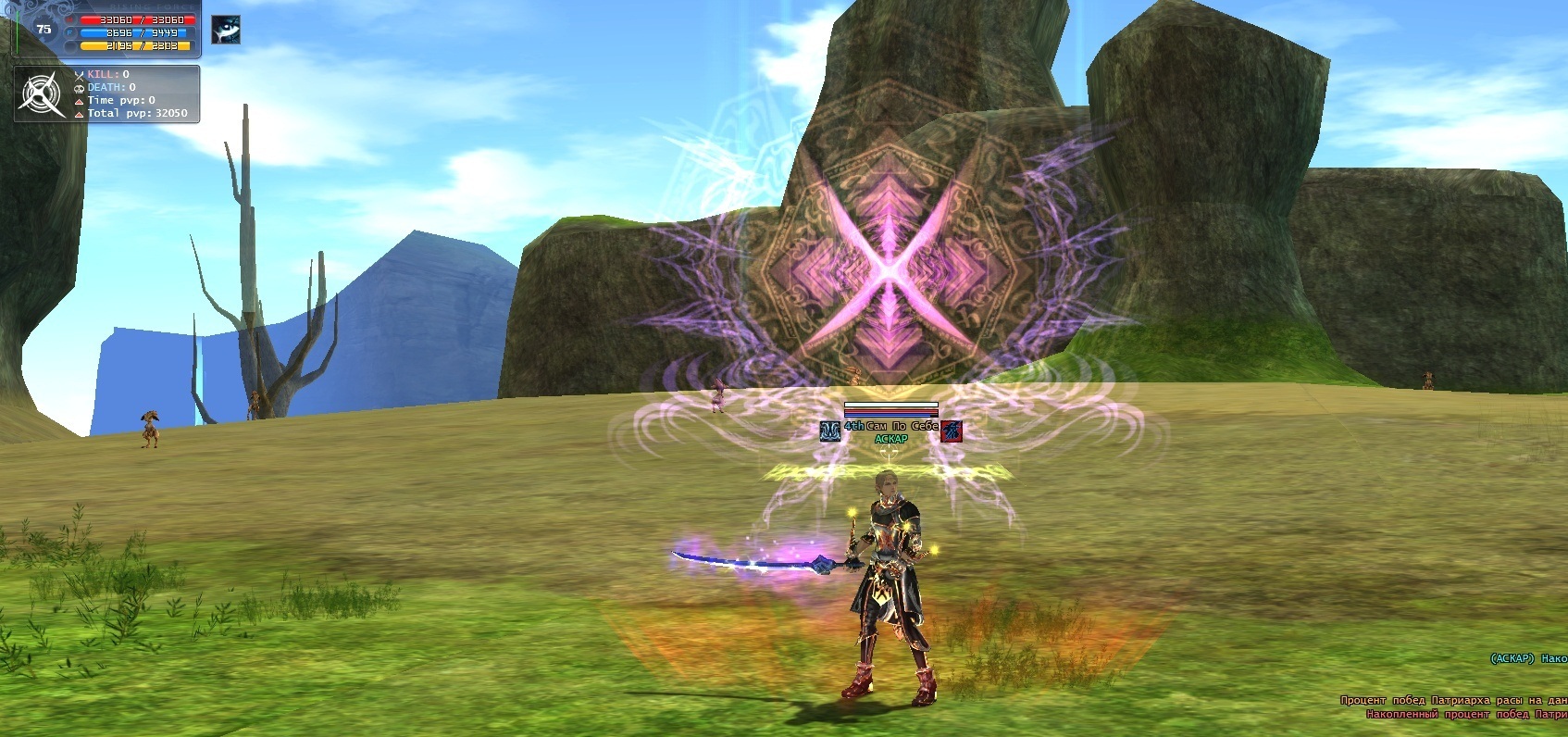1568x737 pixels.
Task: Select the АСКАР character nameplate
Action: pyautogui.click(x=890, y=439)
